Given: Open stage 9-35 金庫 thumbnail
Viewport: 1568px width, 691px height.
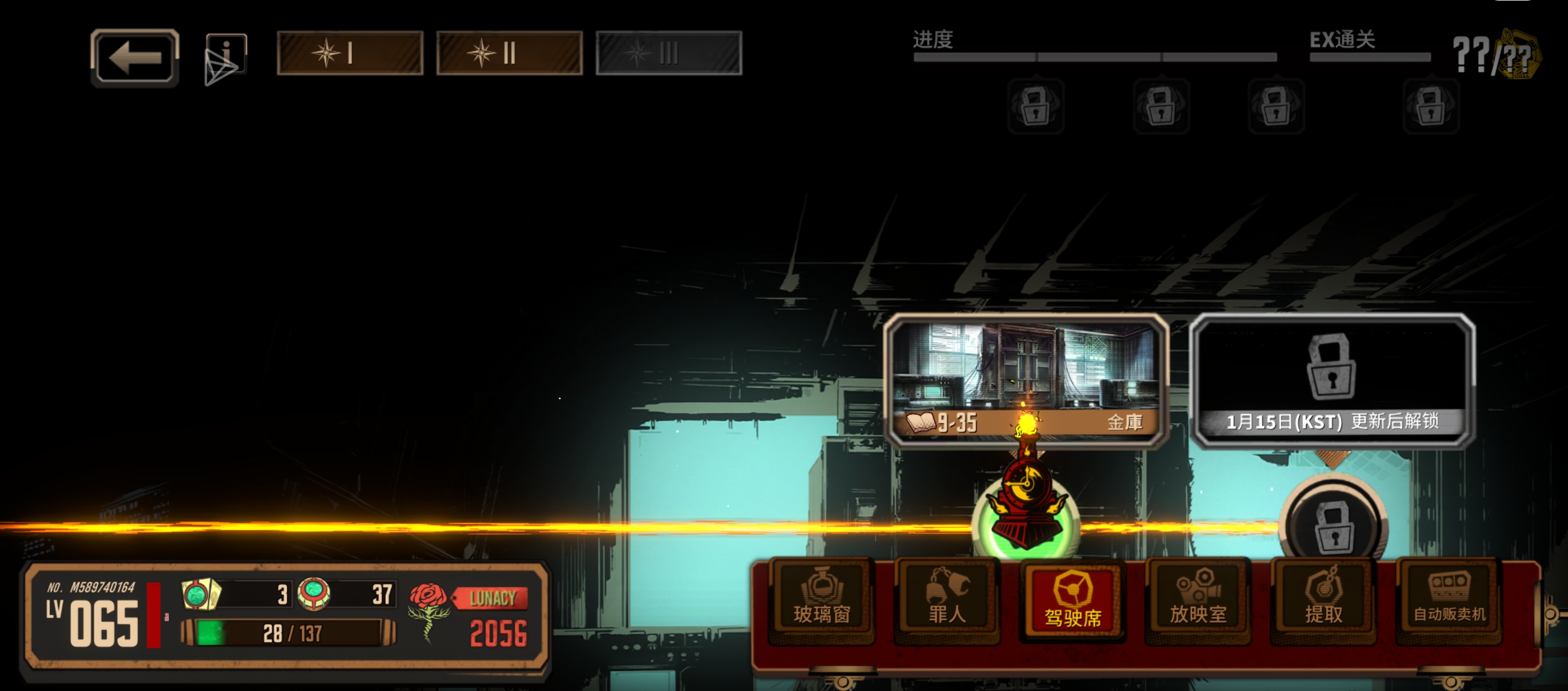Looking at the screenshot, I should tap(1026, 380).
